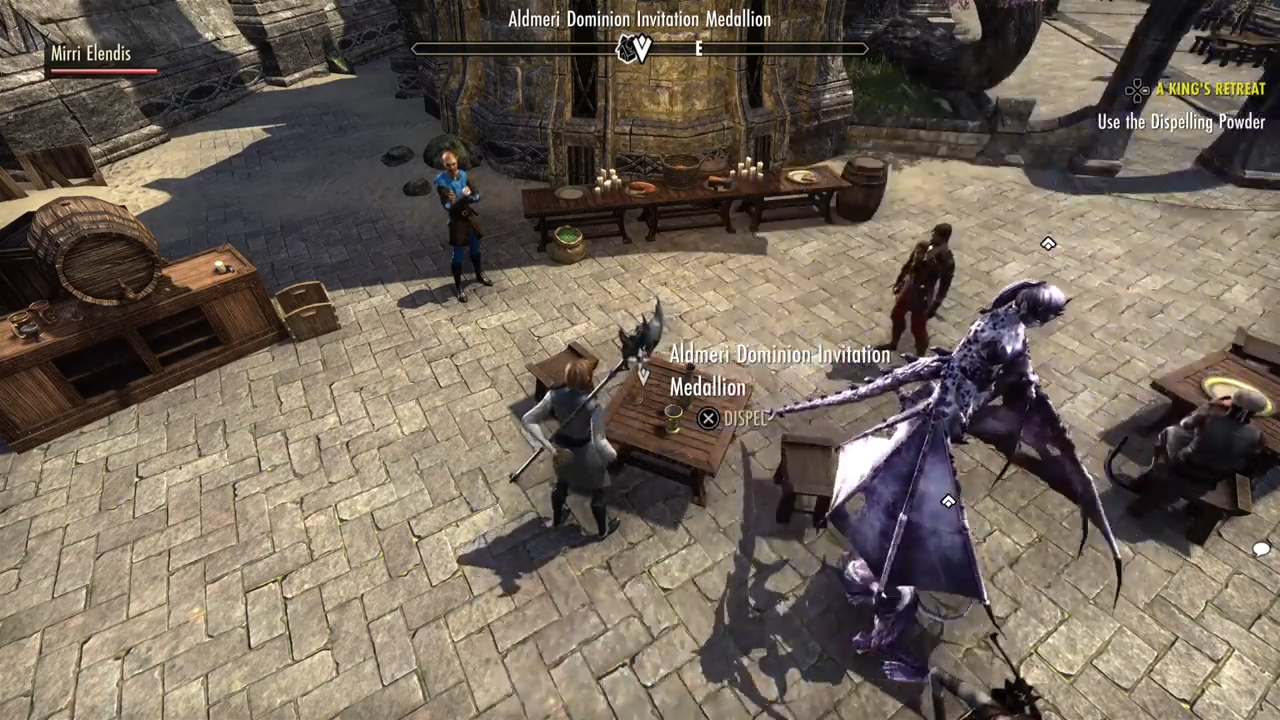Select the d-pad icon beside A King's Retreat
The image size is (1280, 720).
tap(1137, 90)
